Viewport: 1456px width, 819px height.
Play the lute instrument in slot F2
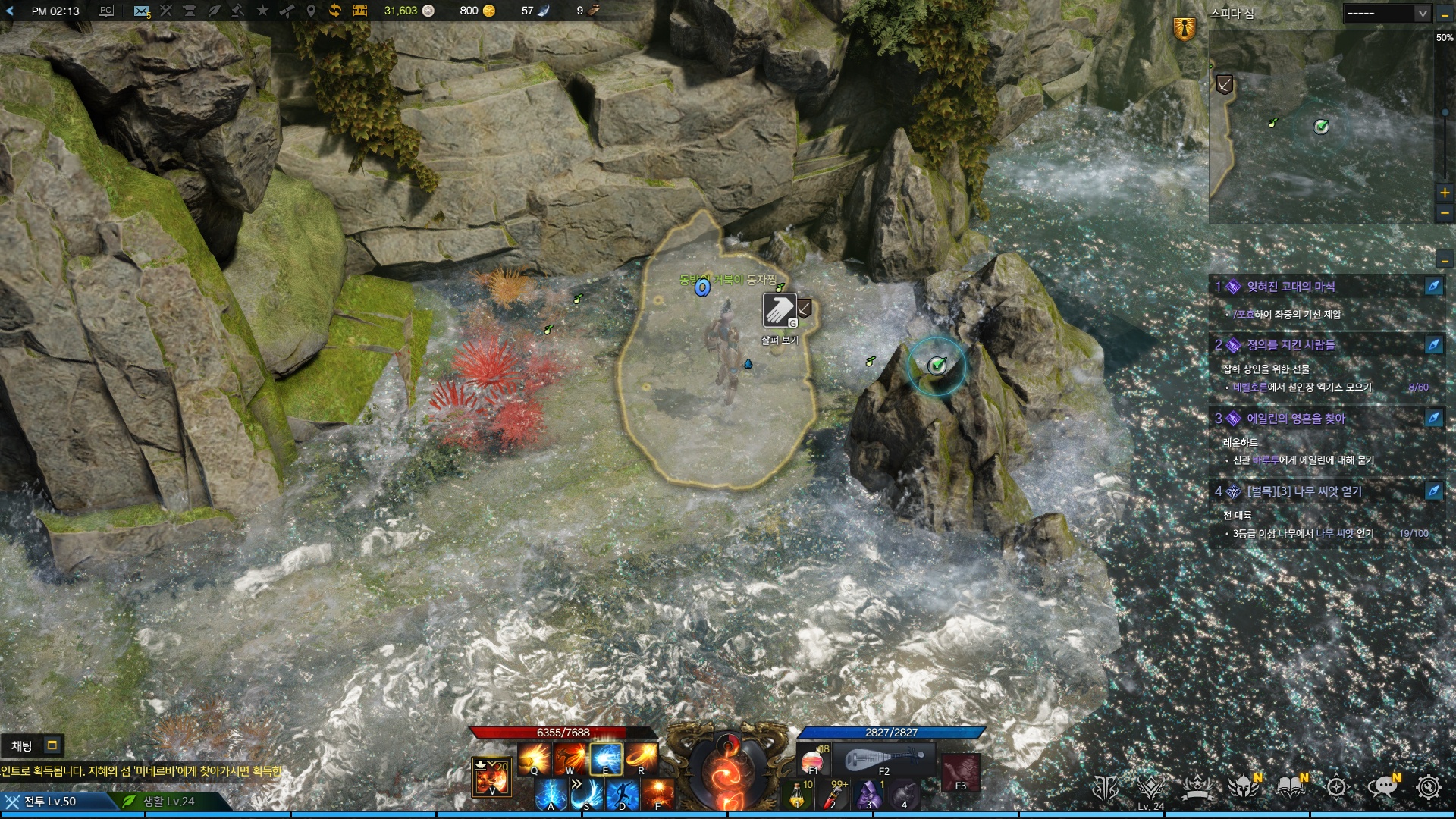tap(884, 759)
